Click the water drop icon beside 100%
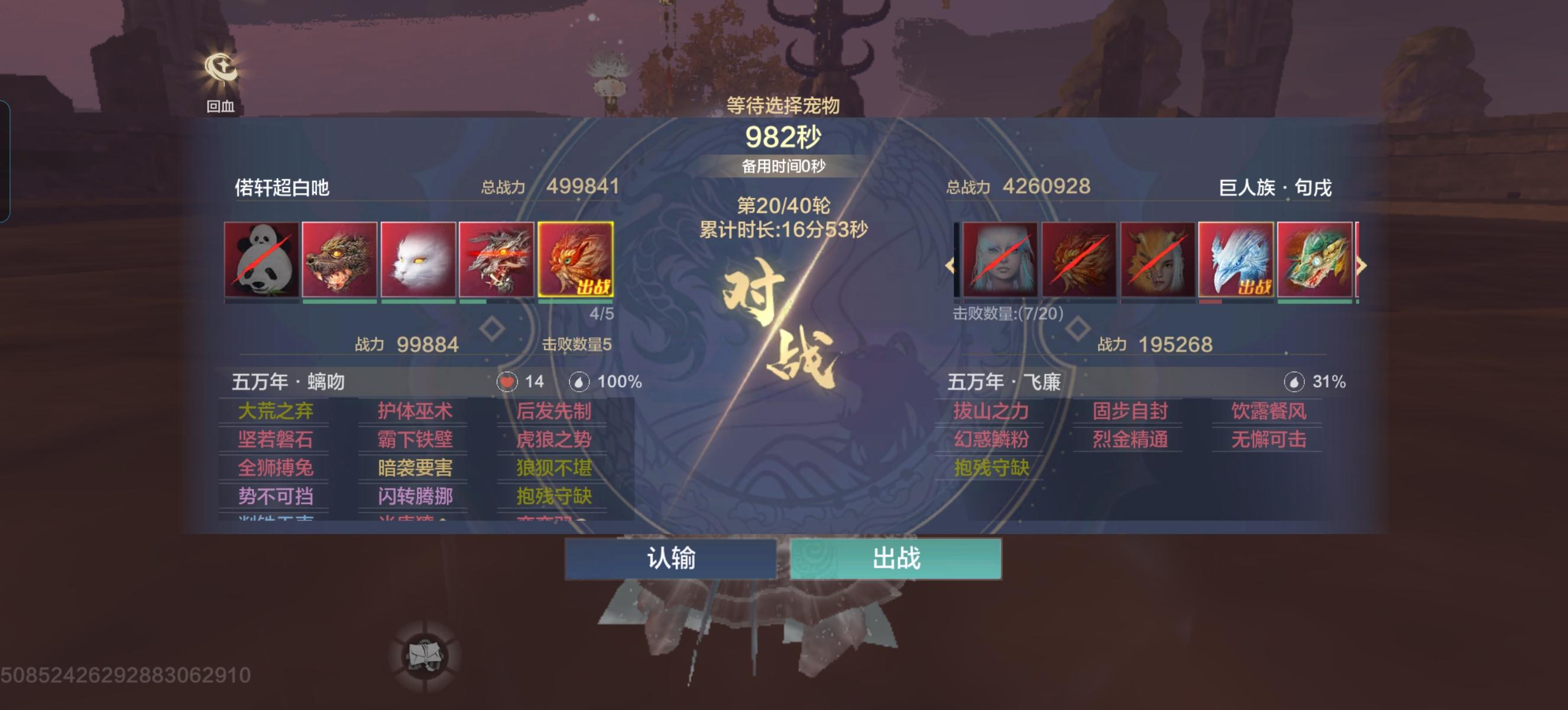The width and height of the screenshot is (1568, 710). click(579, 382)
